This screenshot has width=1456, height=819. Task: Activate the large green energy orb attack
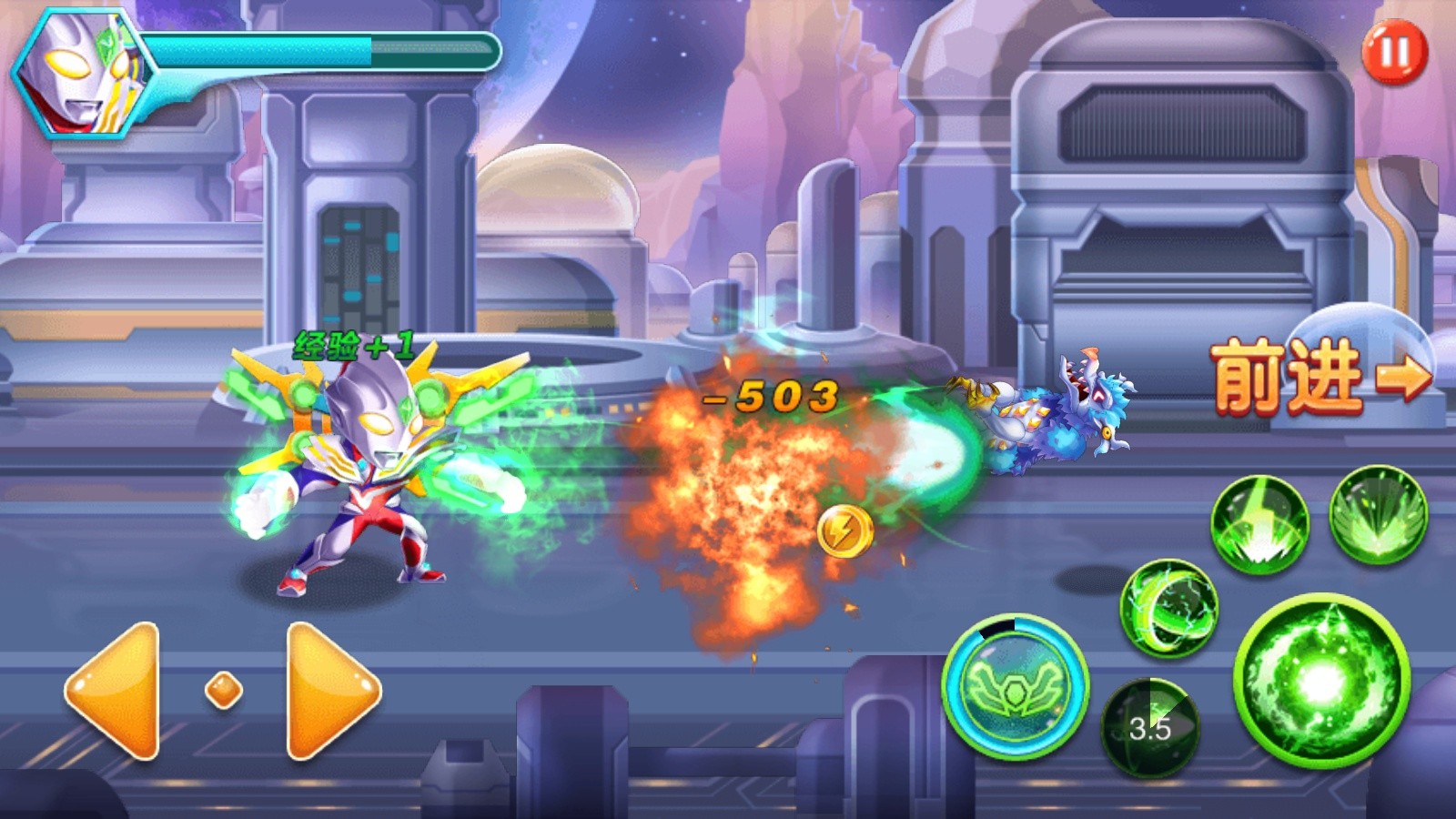[x=1321, y=679]
